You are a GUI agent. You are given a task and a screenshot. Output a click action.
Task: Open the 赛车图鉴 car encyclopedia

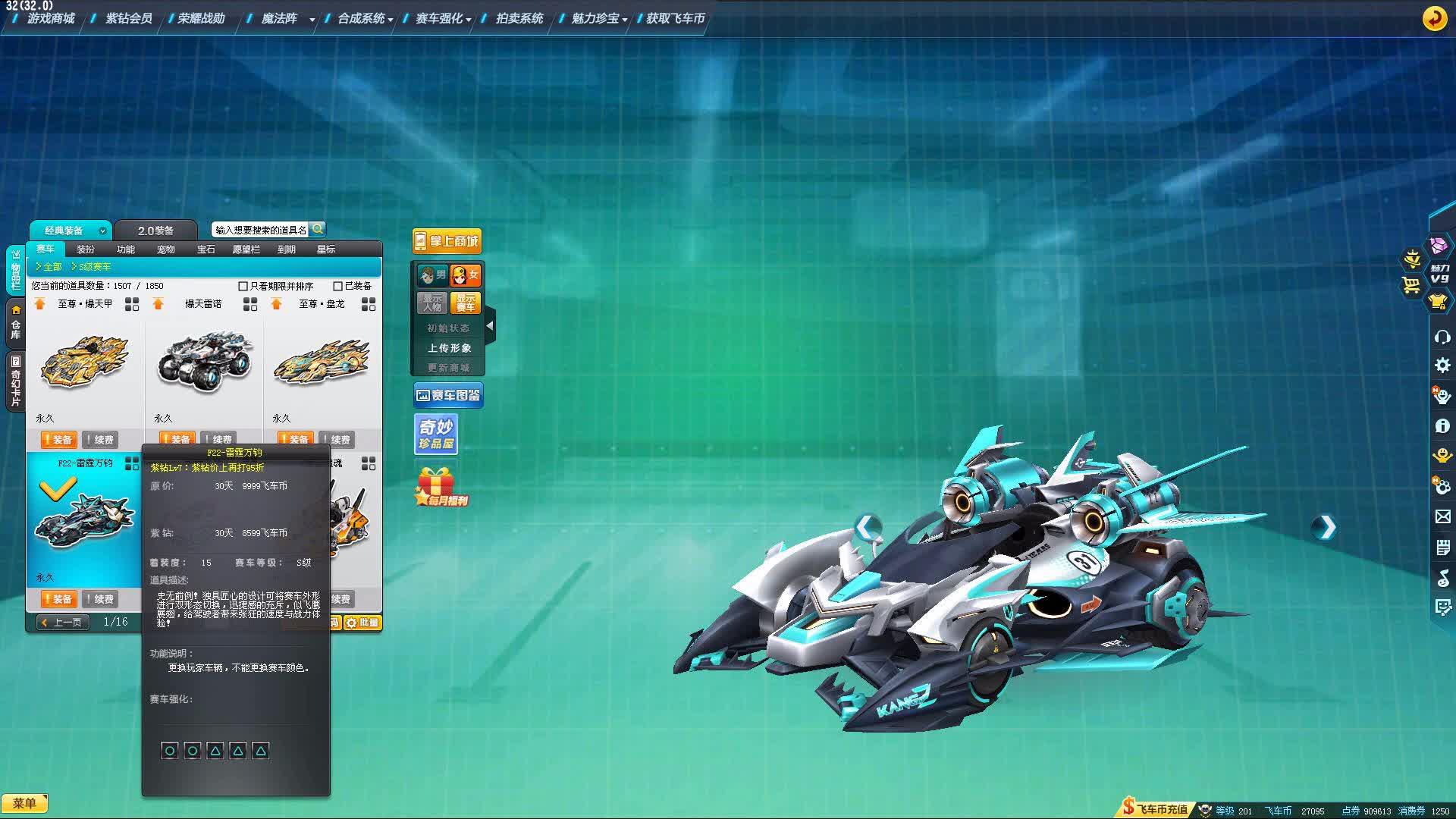[x=448, y=394]
